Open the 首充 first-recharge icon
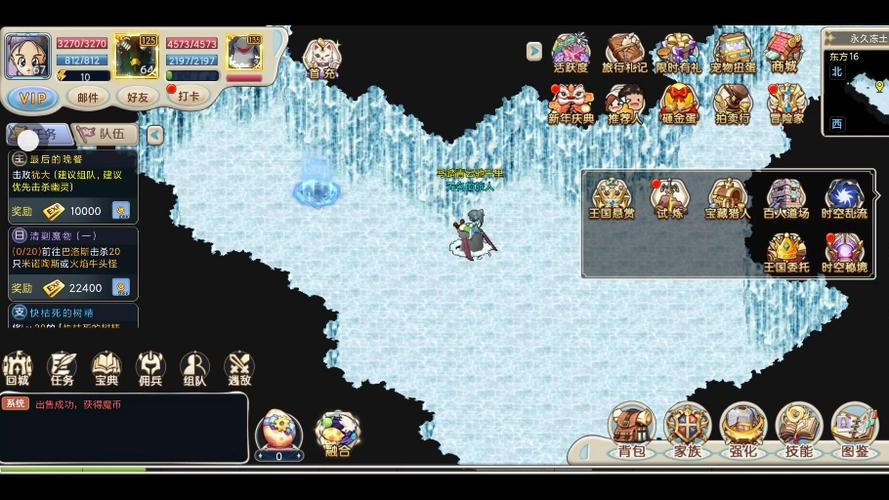The height and width of the screenshot is (500, 889). pyautogui.click(x=321, y=57)
